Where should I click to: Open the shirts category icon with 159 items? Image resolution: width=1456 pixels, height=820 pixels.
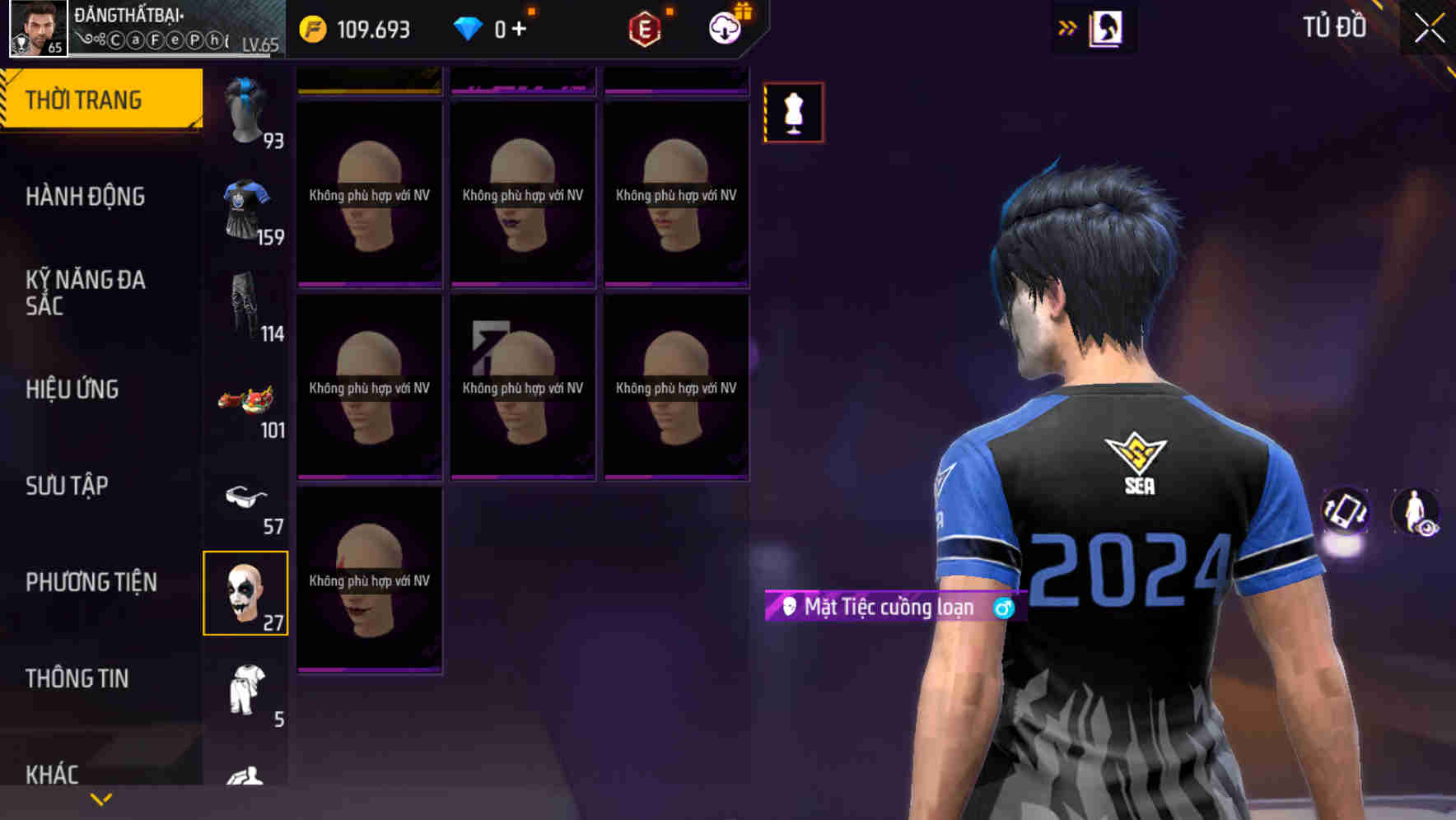[x=245, y=210]
